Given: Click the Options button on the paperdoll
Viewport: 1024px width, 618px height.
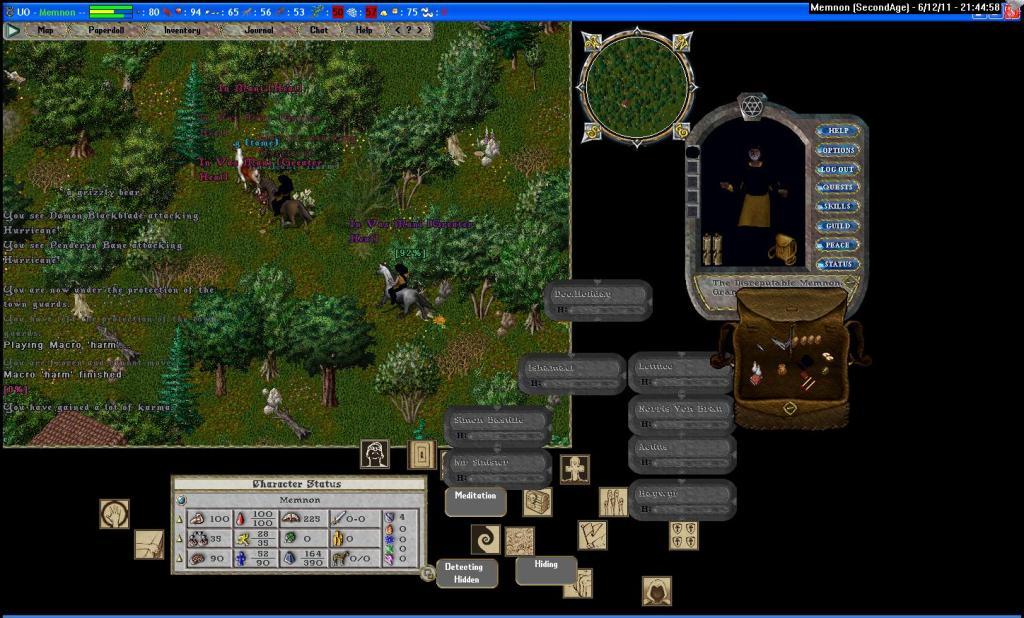Looking at the screenshot, I should click(838, 150).
